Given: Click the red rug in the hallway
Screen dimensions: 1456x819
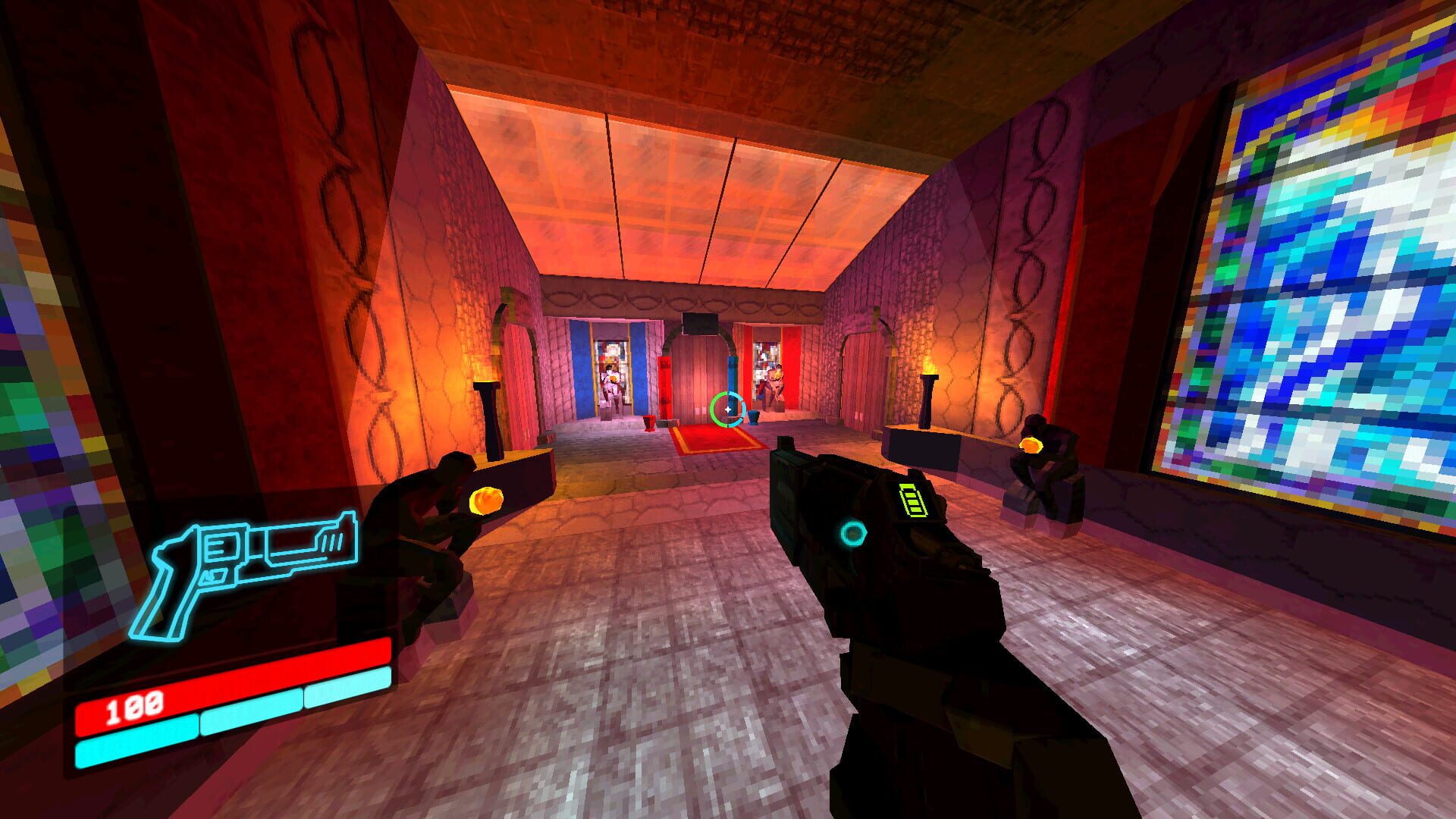Looking at the screenshot, I should 713,440.
